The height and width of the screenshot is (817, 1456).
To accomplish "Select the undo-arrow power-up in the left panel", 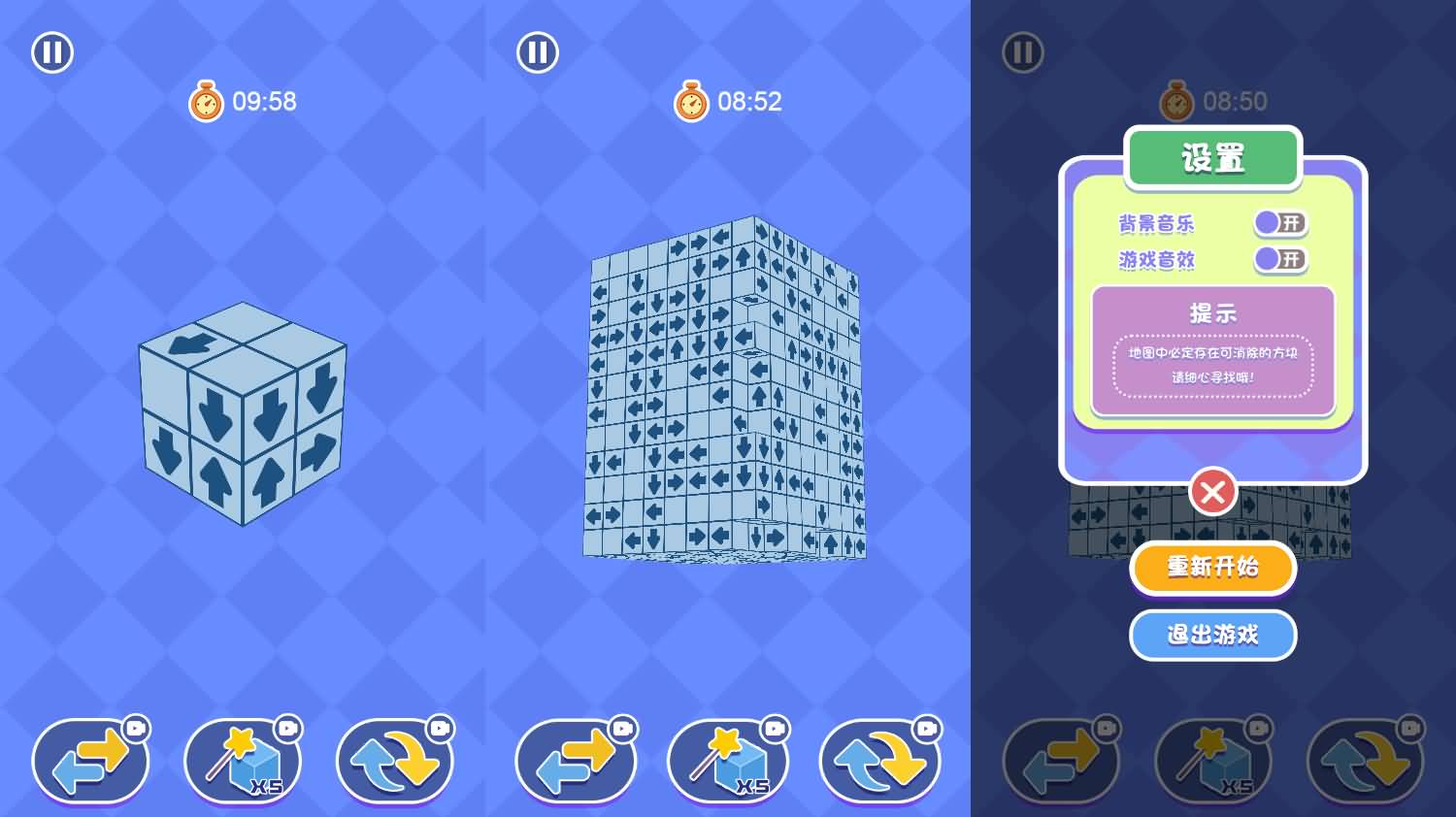I will pyautogui.click(x=90, y=761).
